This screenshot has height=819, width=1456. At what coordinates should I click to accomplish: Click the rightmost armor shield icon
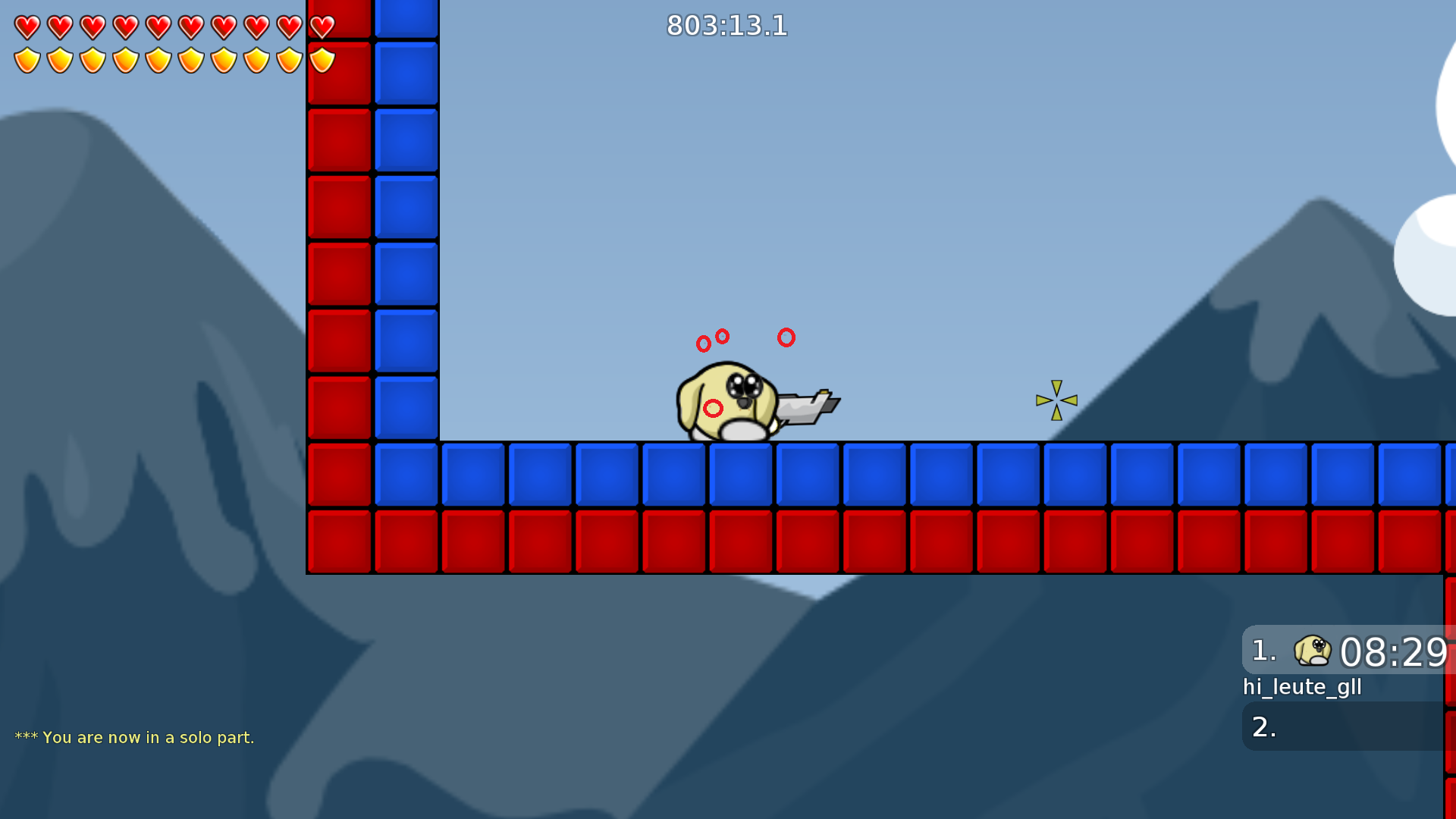[321, 59]
